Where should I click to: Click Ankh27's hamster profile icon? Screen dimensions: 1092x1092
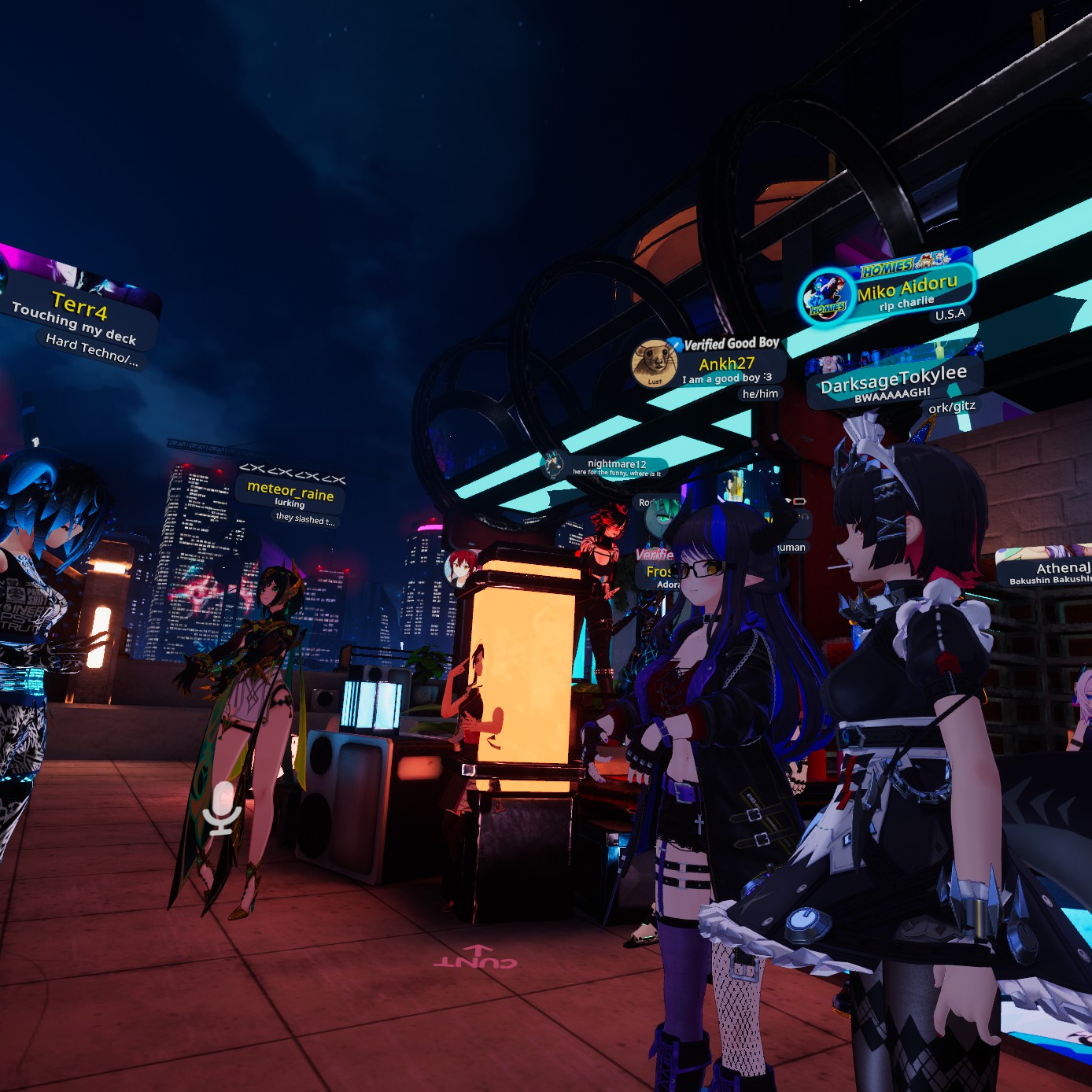pyautogui.click(x=655, y=363)
